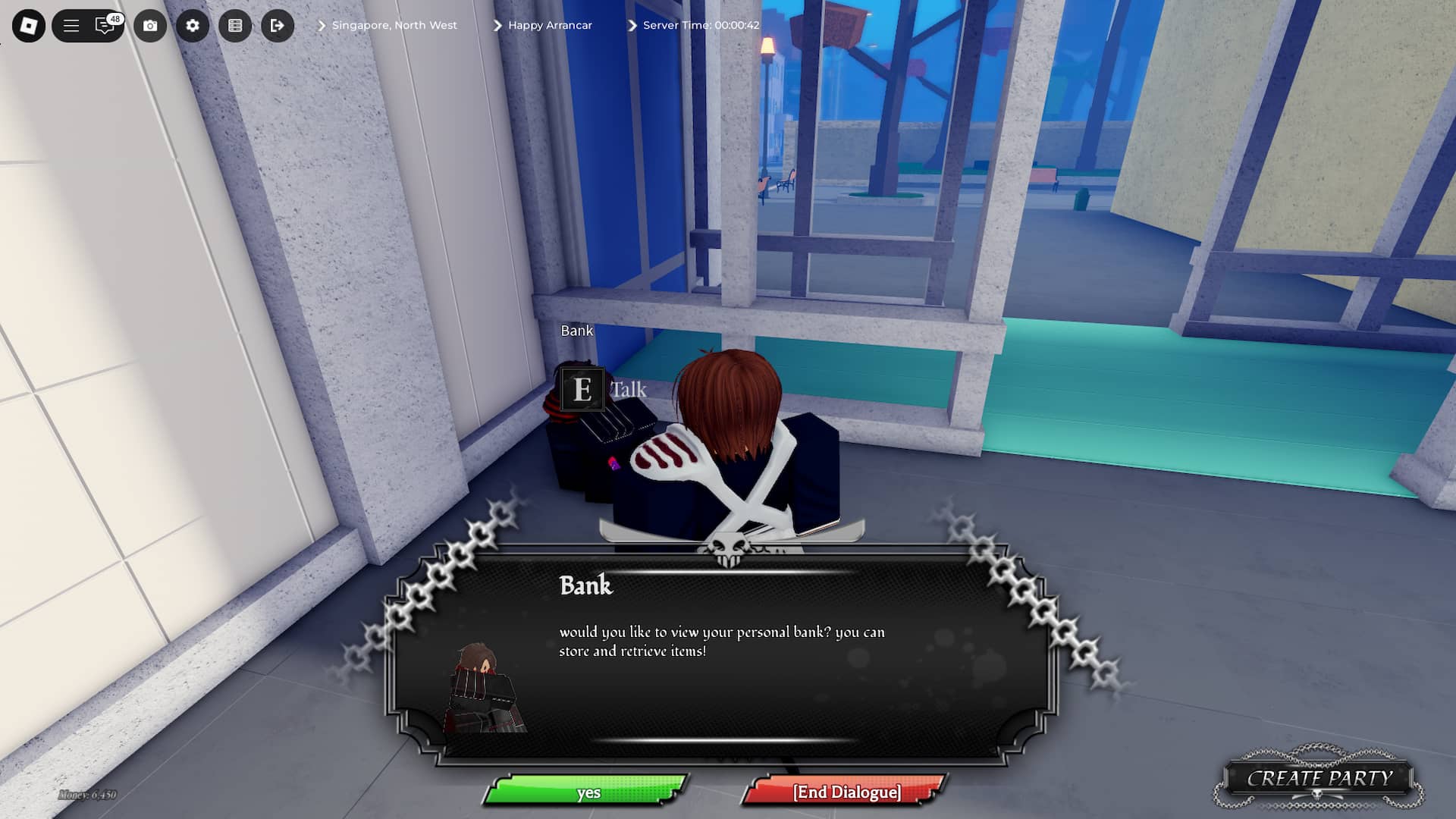
Task: Expand the Singapore, North West region chevron
Action: tap(322, 24)
